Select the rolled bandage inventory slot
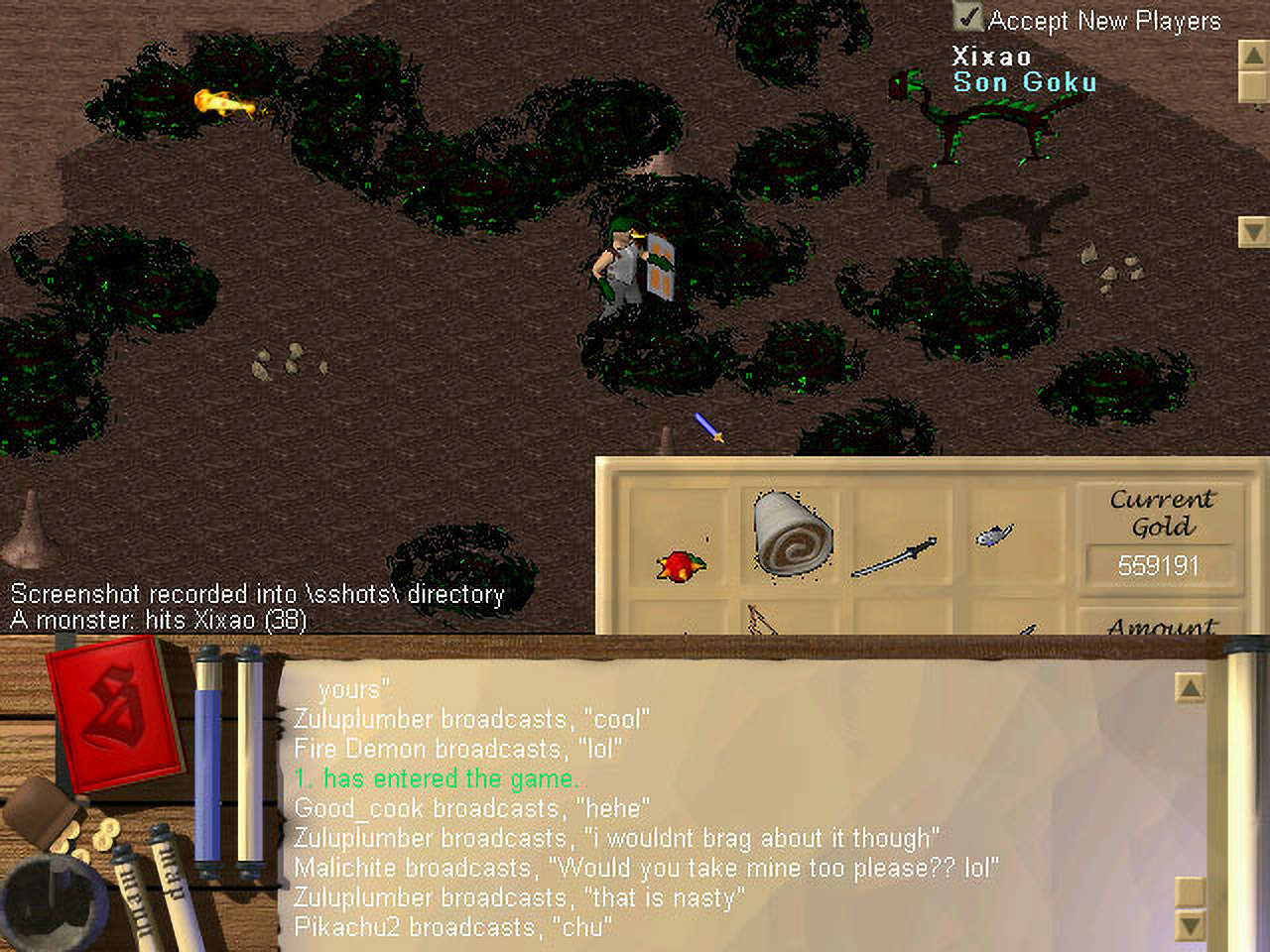The width and height of the screenshot is (1270, 952). click(793, 535)
